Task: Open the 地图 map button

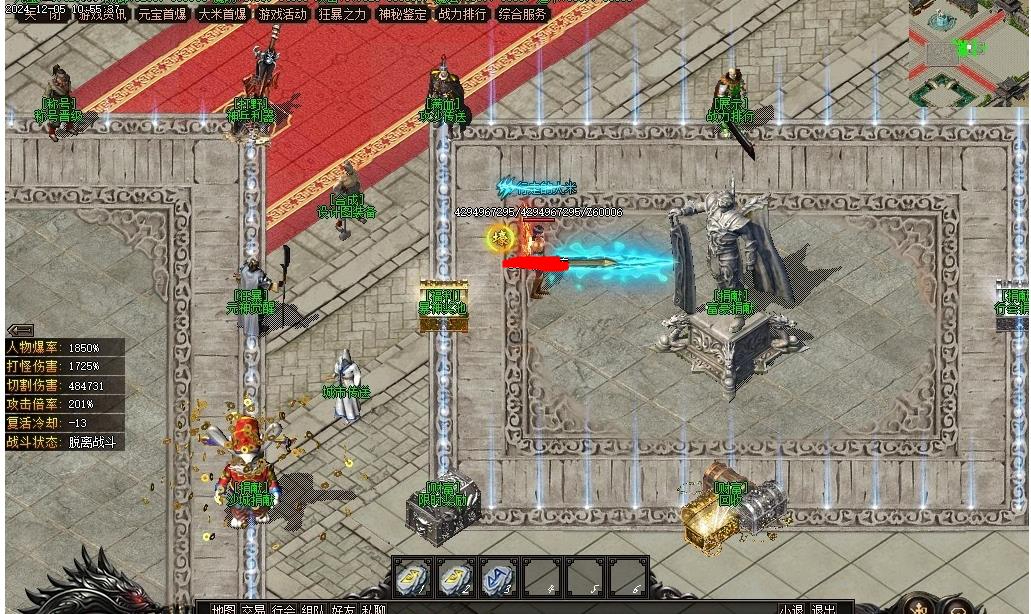Action: [x=224, y=608]
